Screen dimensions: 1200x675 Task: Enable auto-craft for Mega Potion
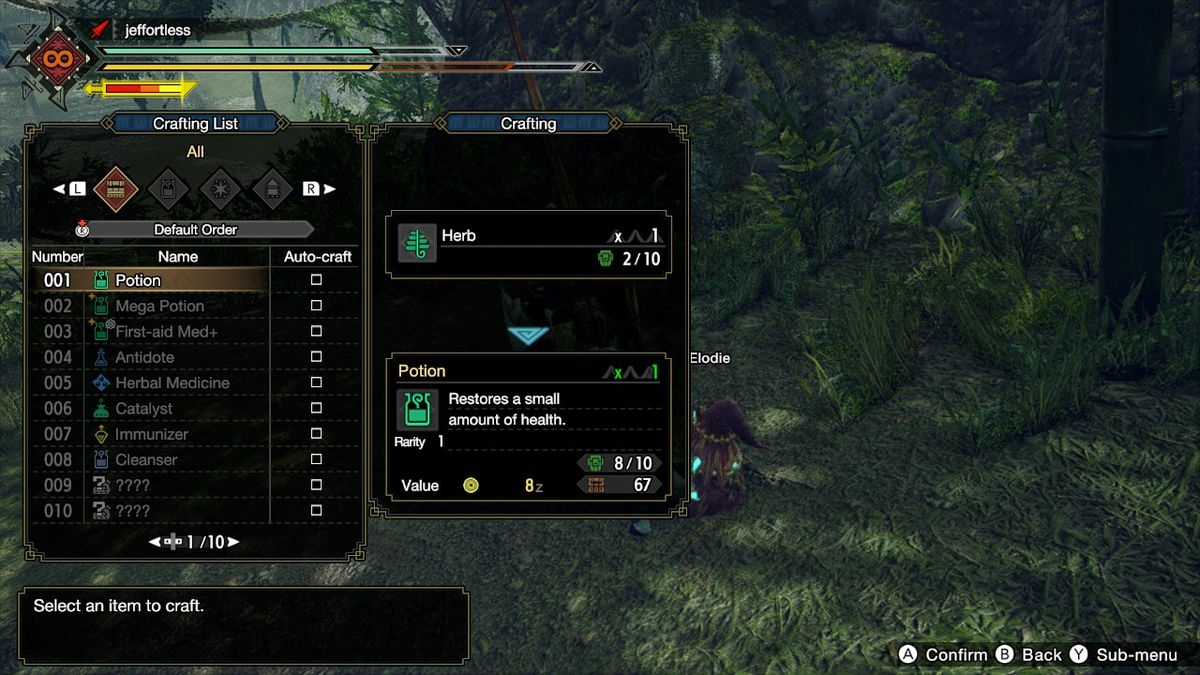coord(316,306)
